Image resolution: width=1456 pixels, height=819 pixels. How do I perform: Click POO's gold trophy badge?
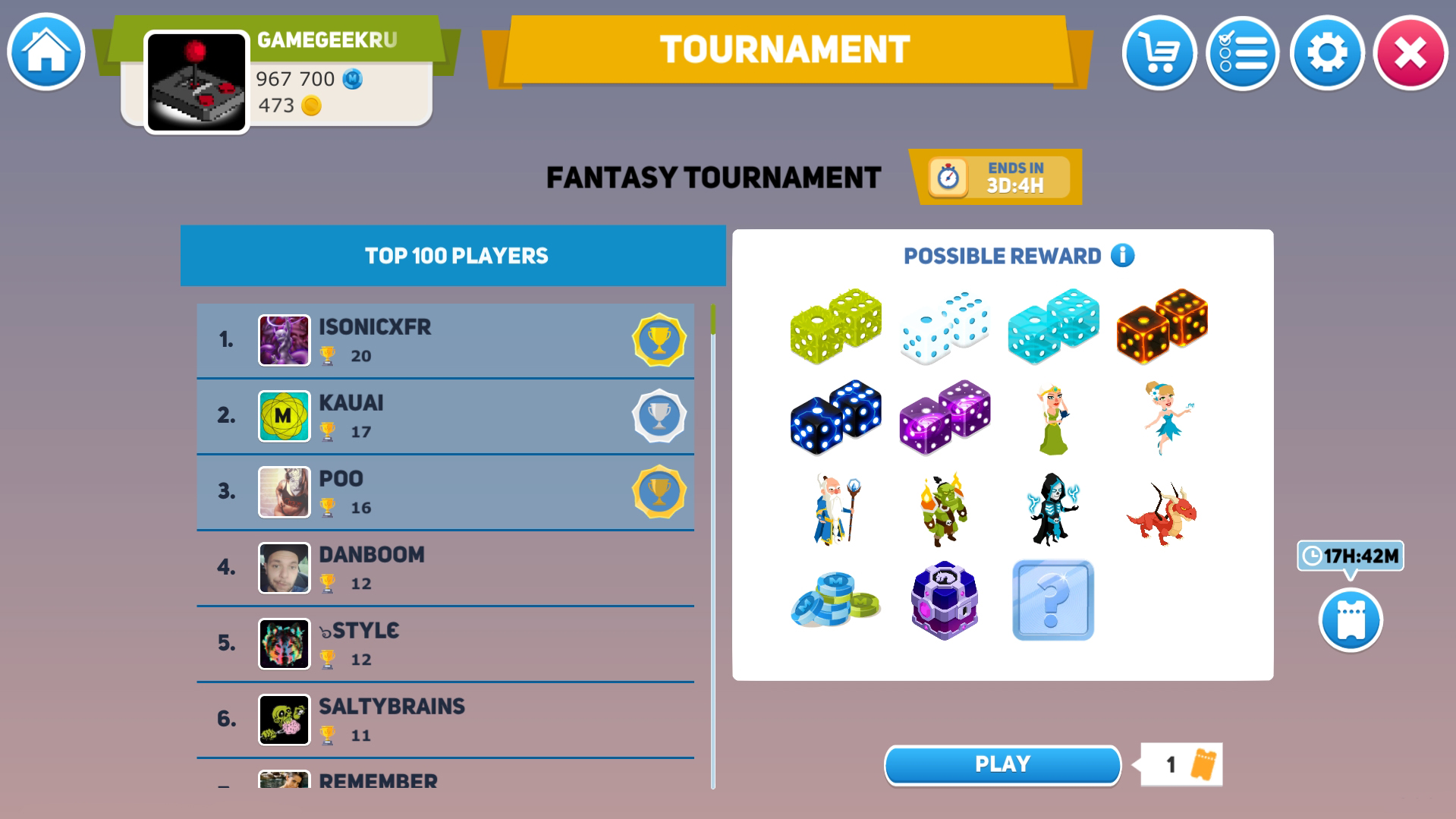(659, 492)
